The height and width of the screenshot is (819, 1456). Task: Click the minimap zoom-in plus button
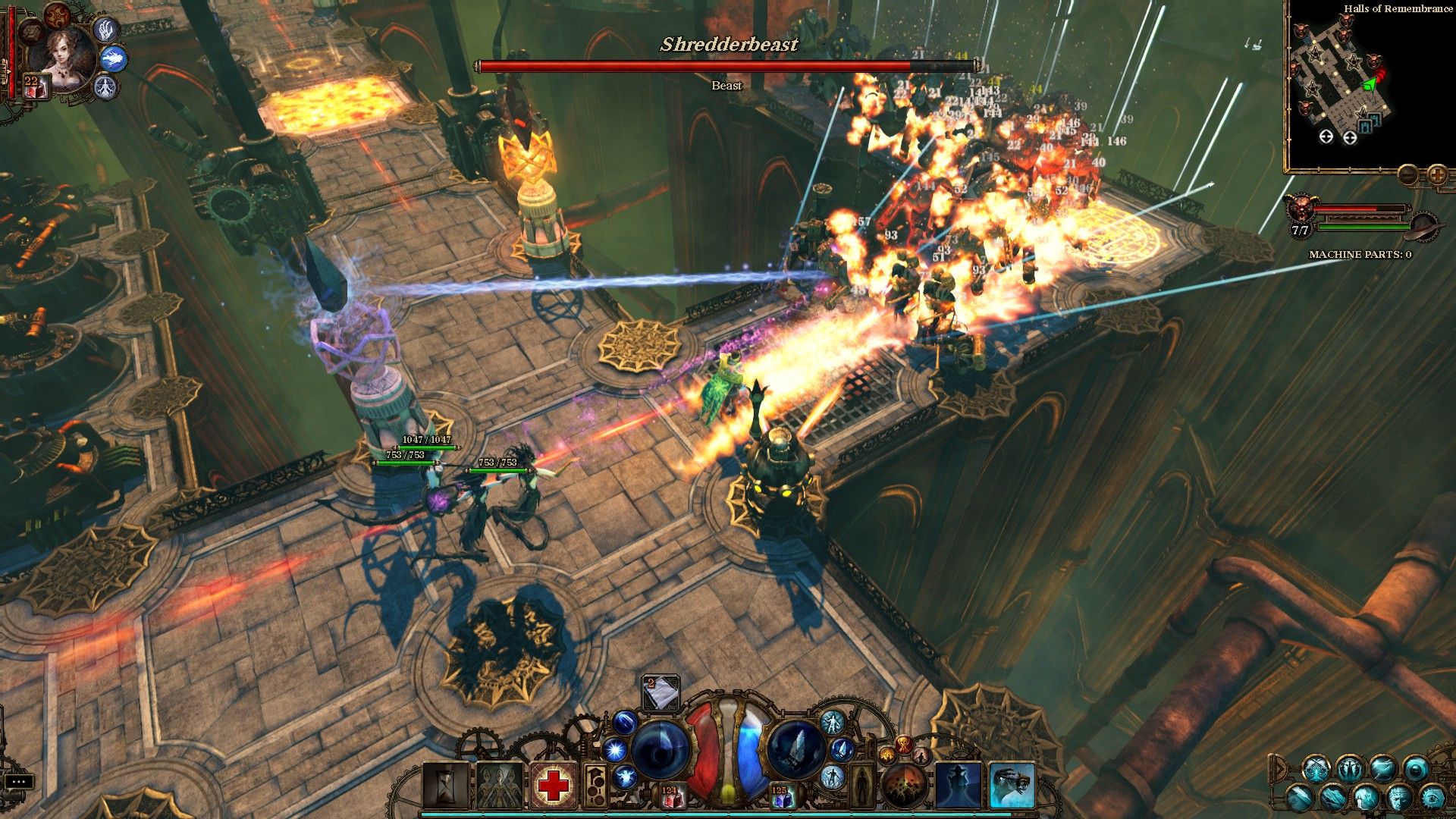click(x=1437, y=175)
